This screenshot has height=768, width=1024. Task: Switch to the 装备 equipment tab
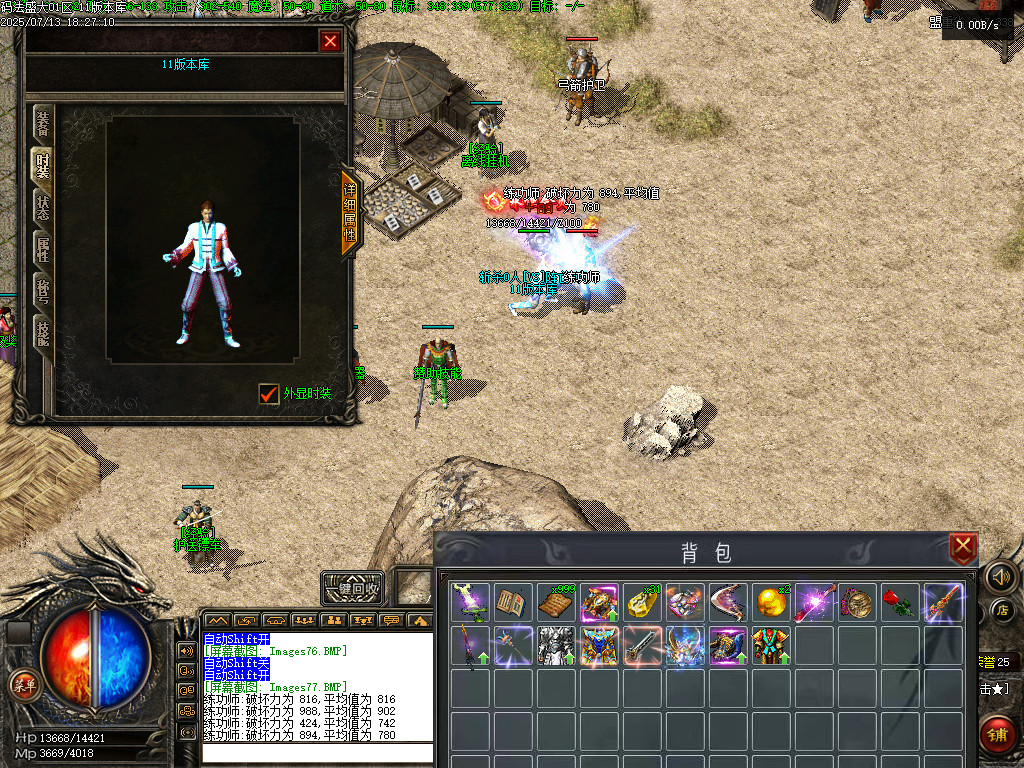point(43,124)
